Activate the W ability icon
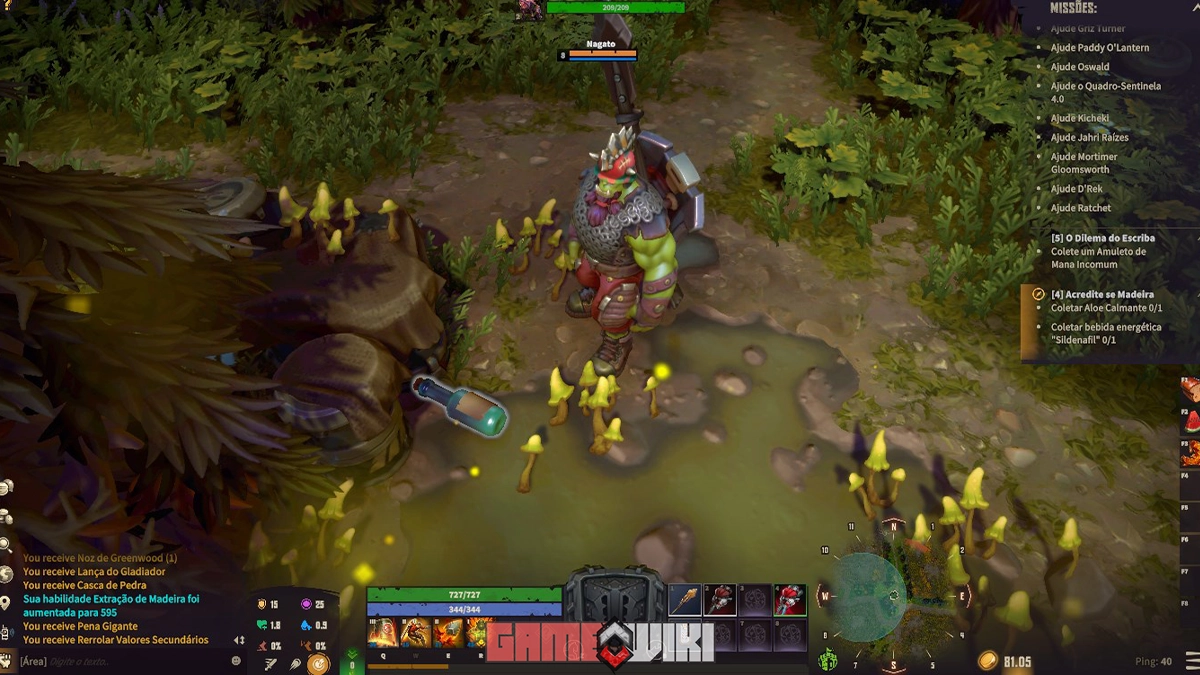This screenshot has width=1200, height=675. tap(416, 632)
